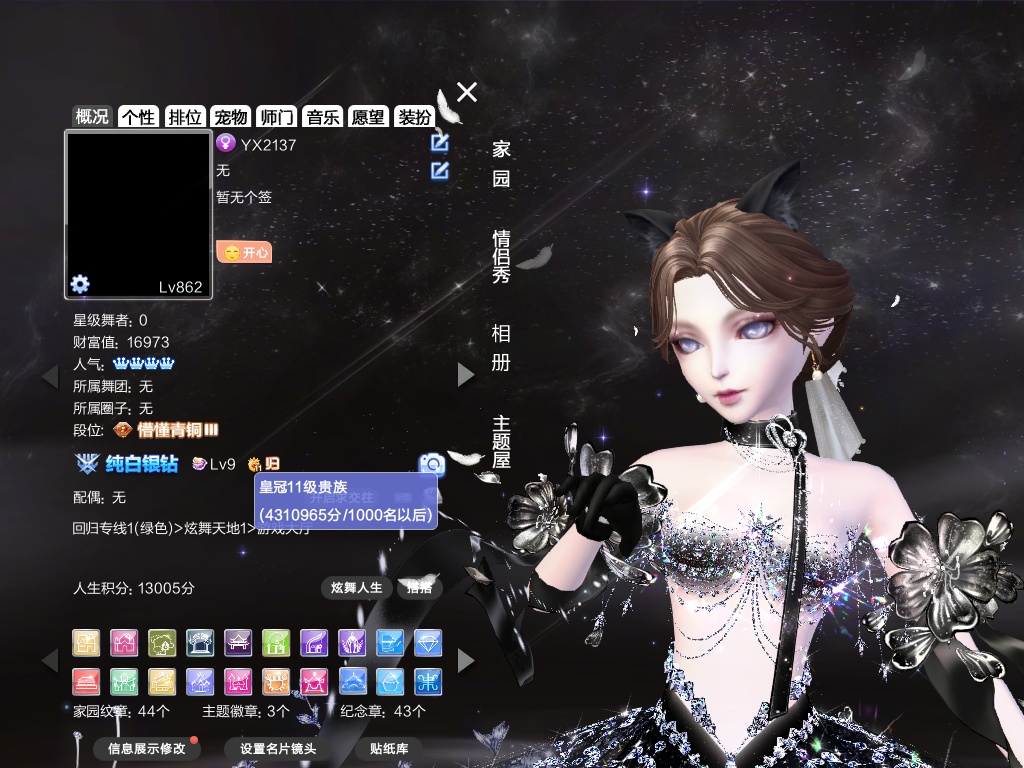Open the 家园 section
Image resolution: width=1024 pixels, height=768 pixels.
point(501,164)
